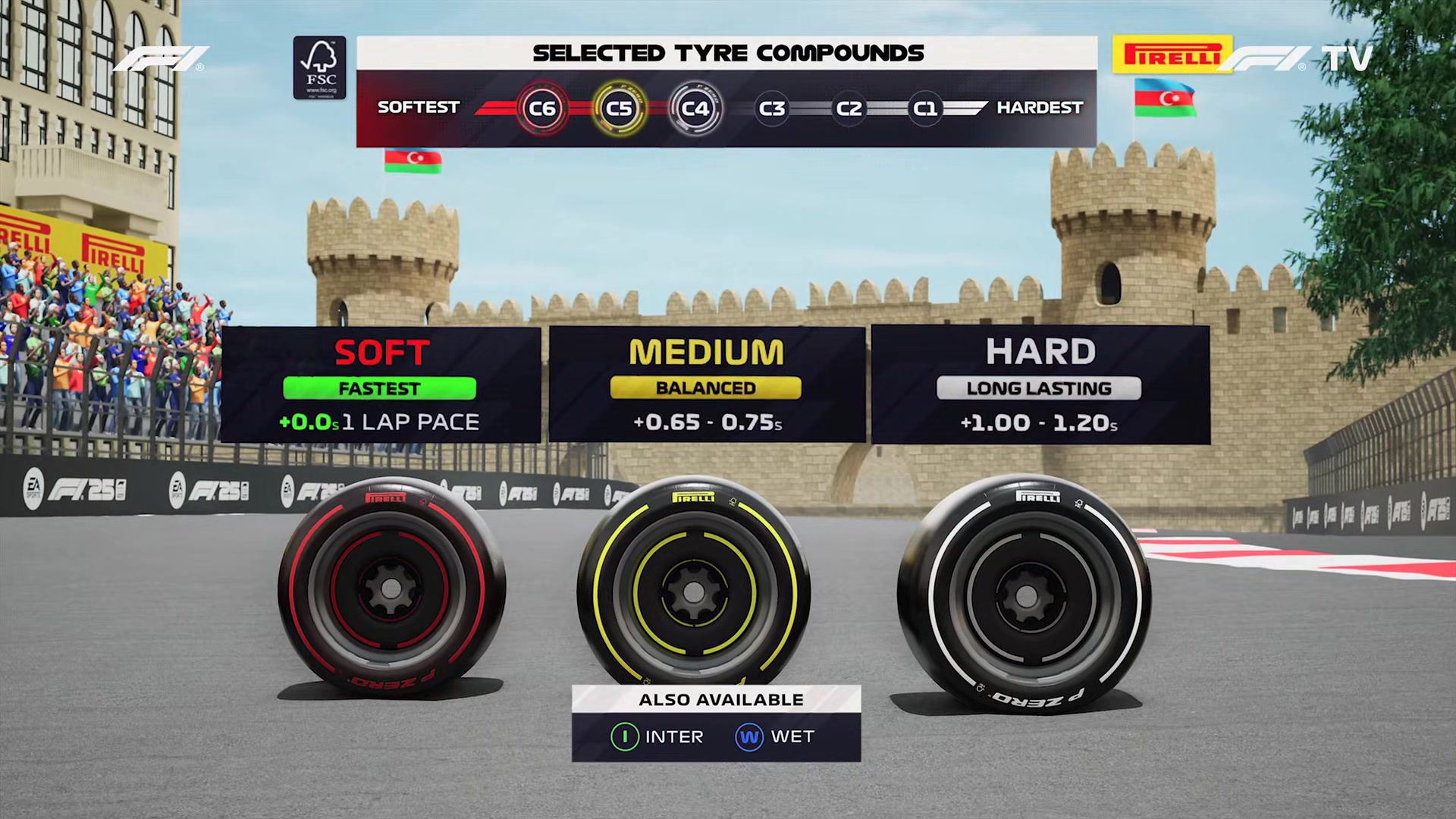This screenshot has height=819, width=1456.
Task: Toggle the BALANCED indicator on Medium panel
Action: point(706,388)
